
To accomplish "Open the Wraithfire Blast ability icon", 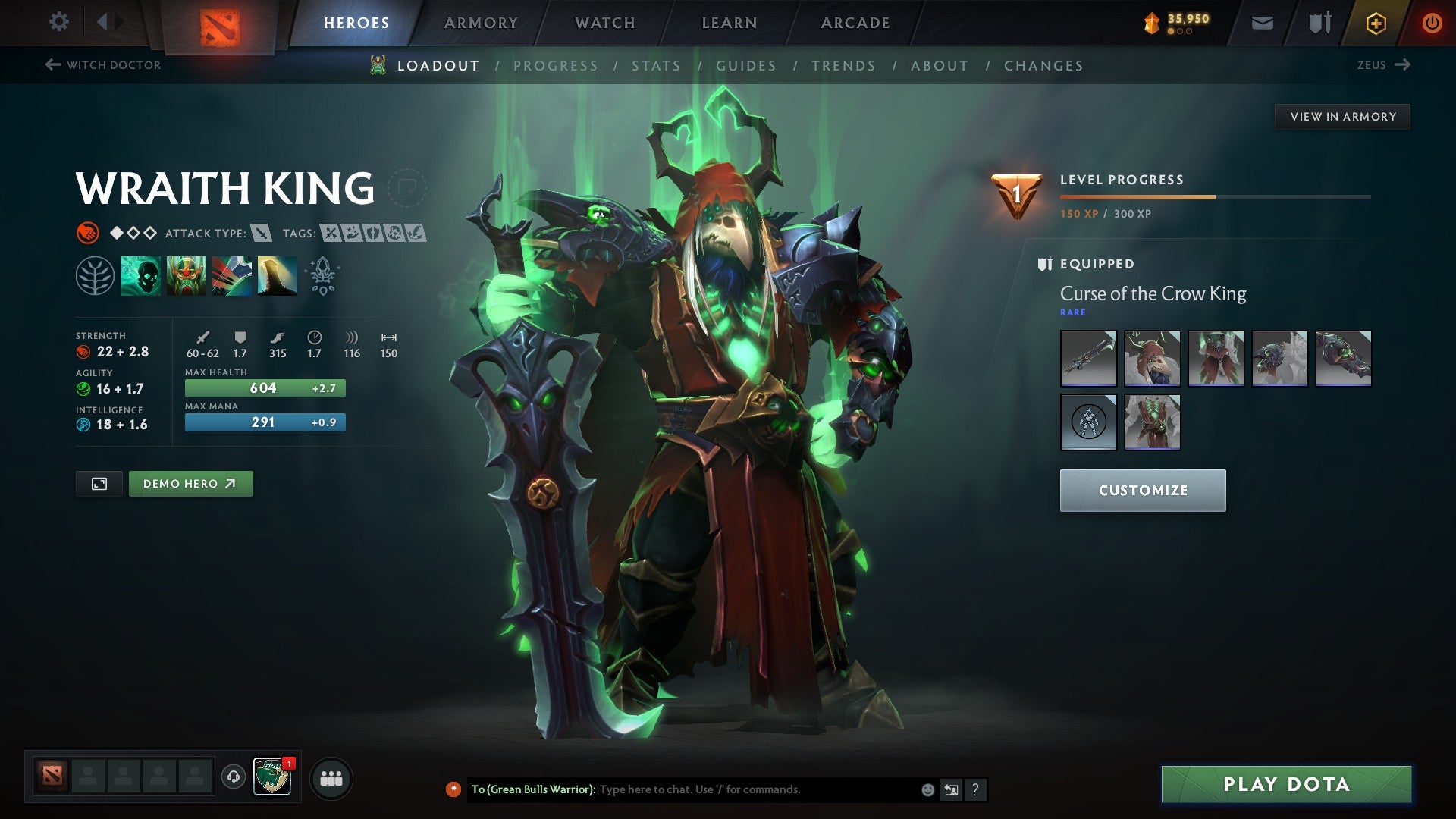I will coord(141,275).
